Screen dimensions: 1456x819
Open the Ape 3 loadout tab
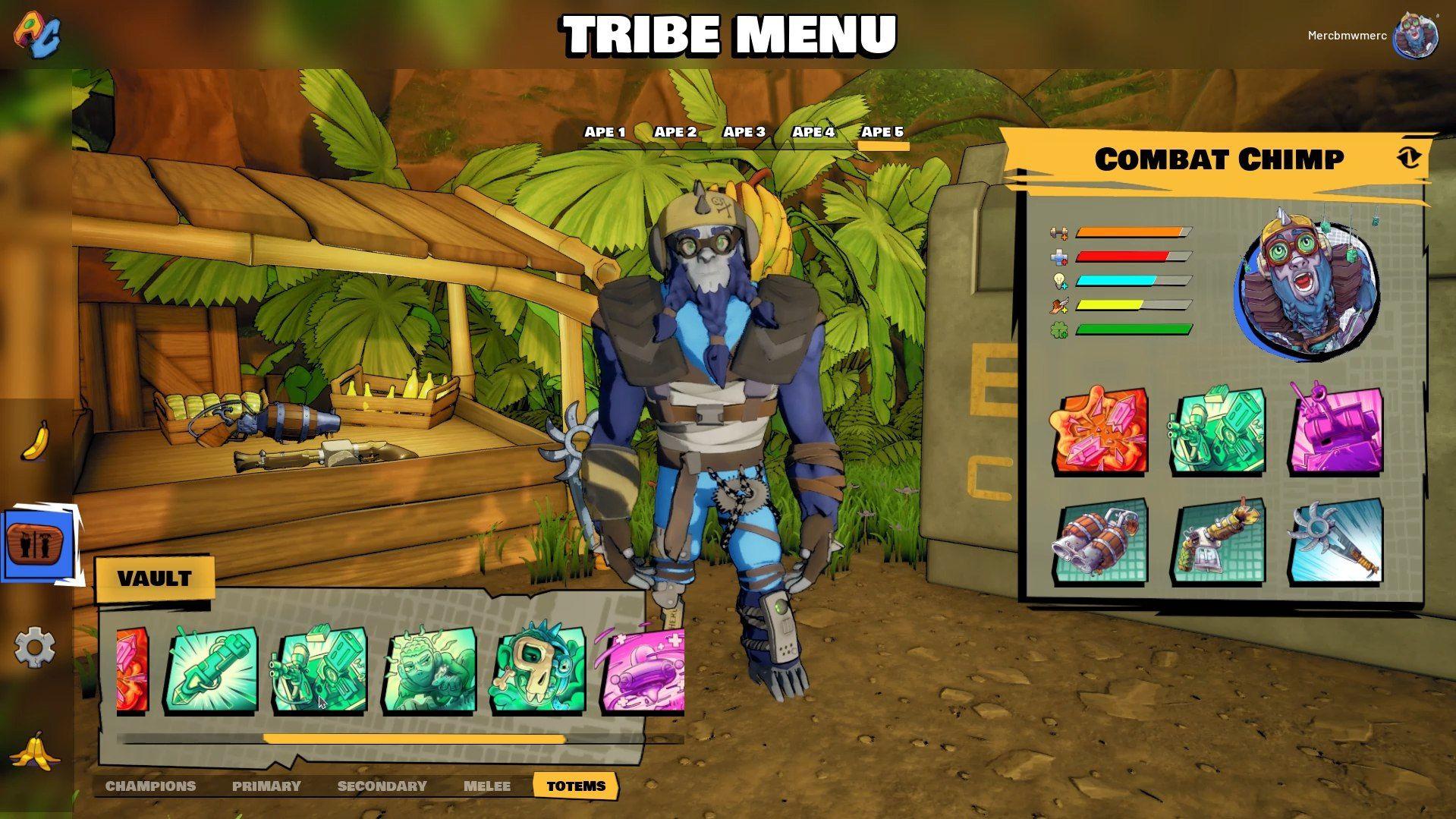pyautogui.click(x=744, y=132)
